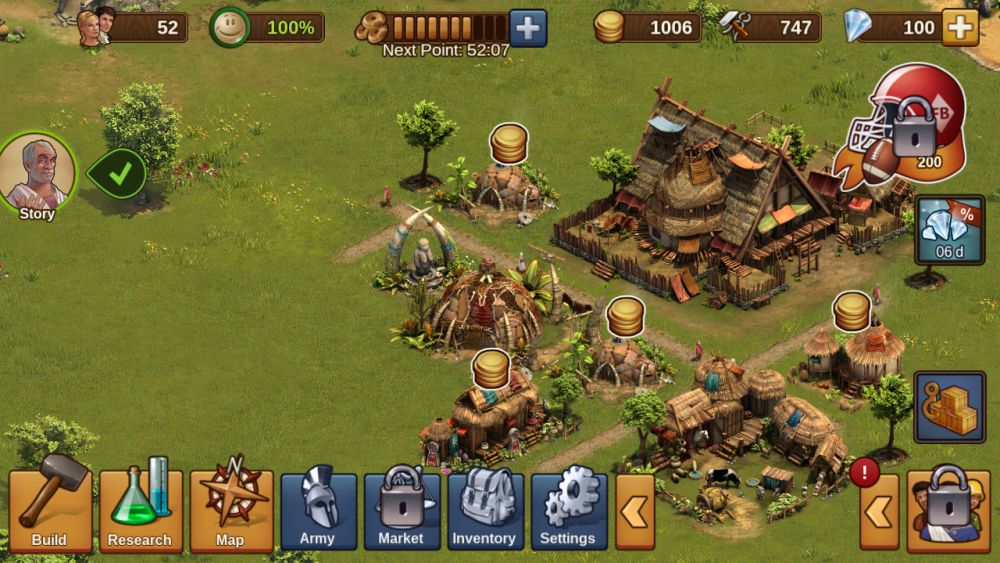Image resolution: width=1000 pixels, height=563 pixels.
Task: Open the world Map
Action: pos(231,510)
